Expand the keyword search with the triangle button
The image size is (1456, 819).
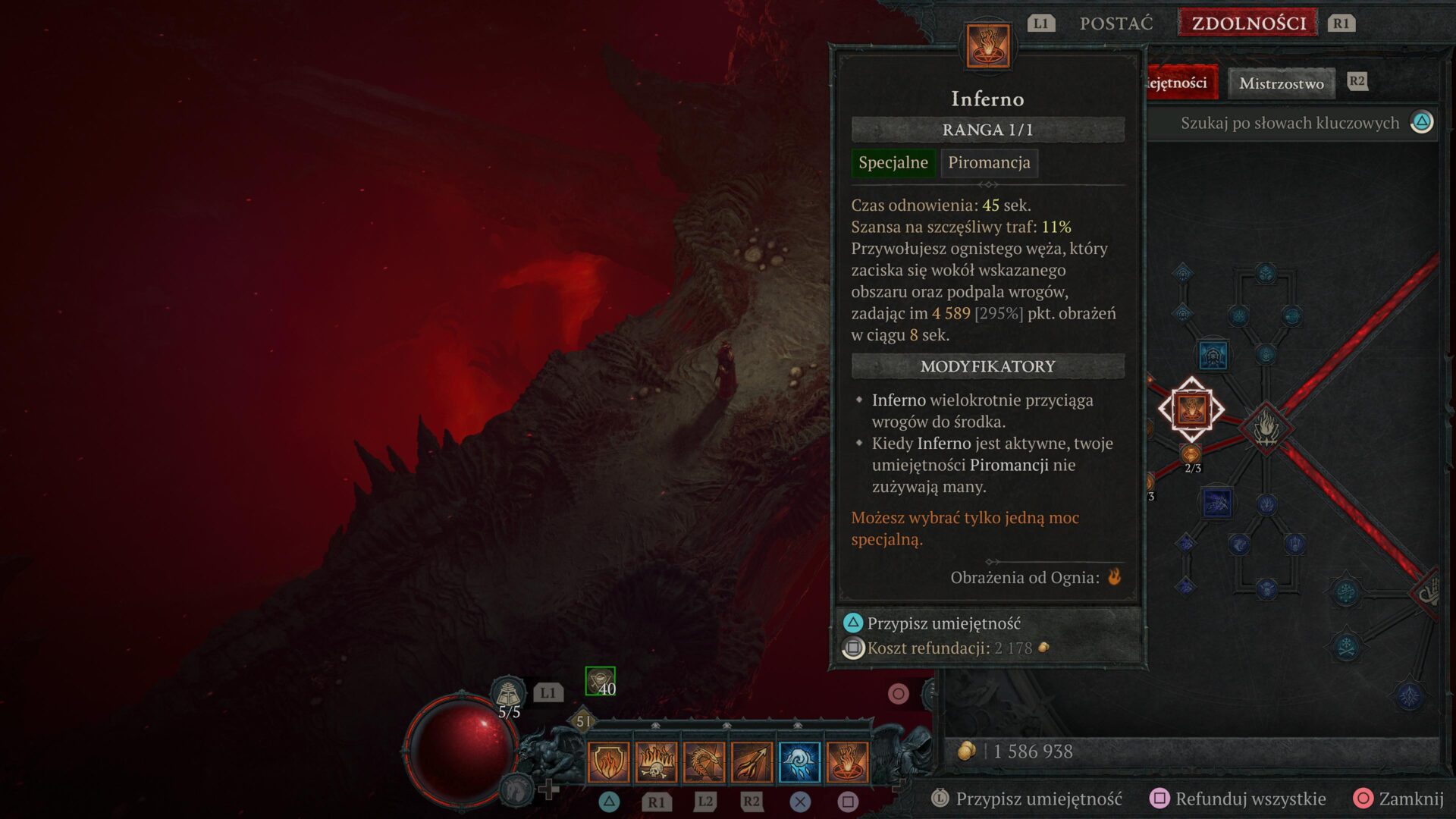[1421, 122]
